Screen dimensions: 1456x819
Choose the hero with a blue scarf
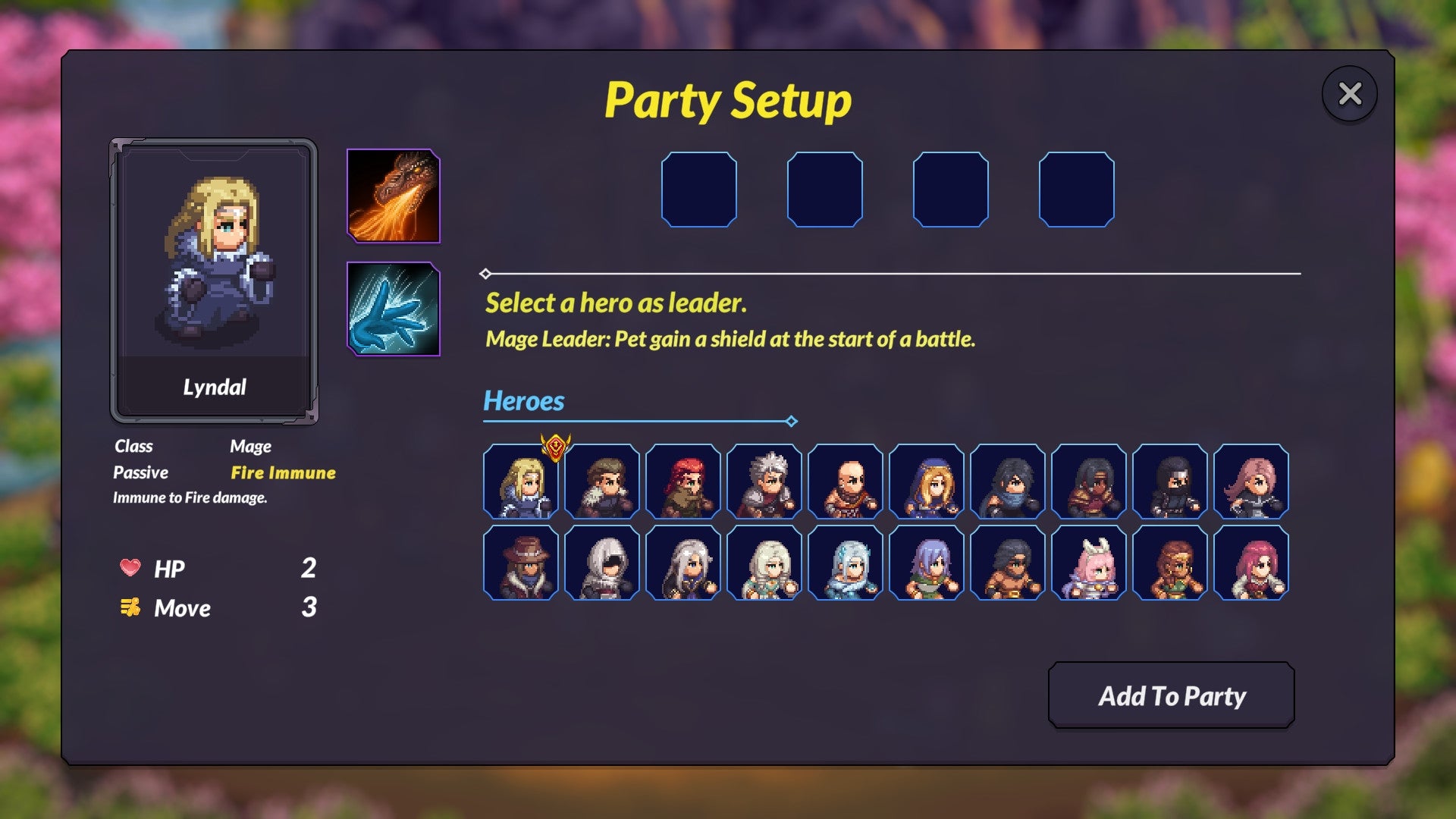(1009, 482)
